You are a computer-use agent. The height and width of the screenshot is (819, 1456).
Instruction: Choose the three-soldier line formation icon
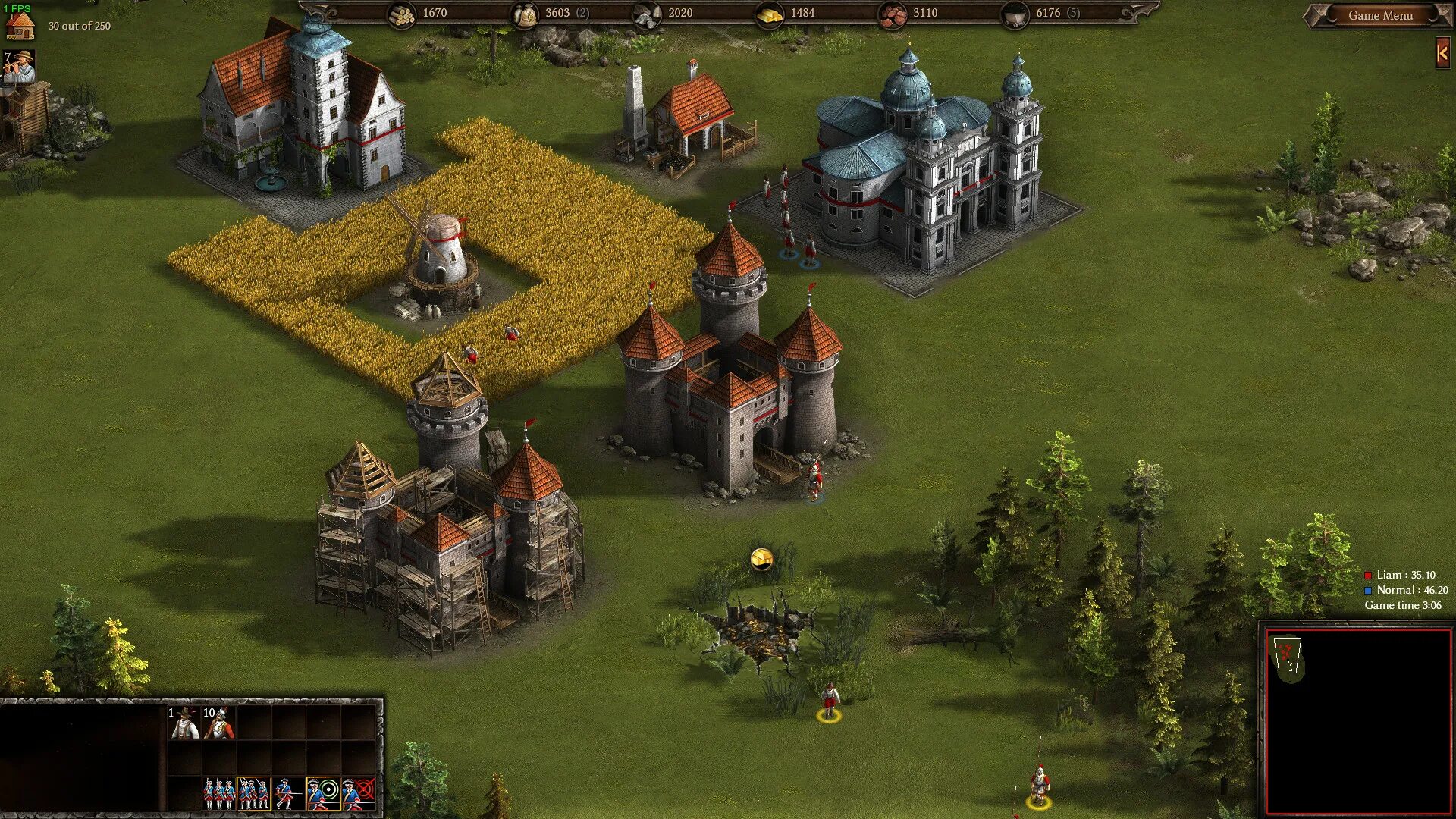218,793
